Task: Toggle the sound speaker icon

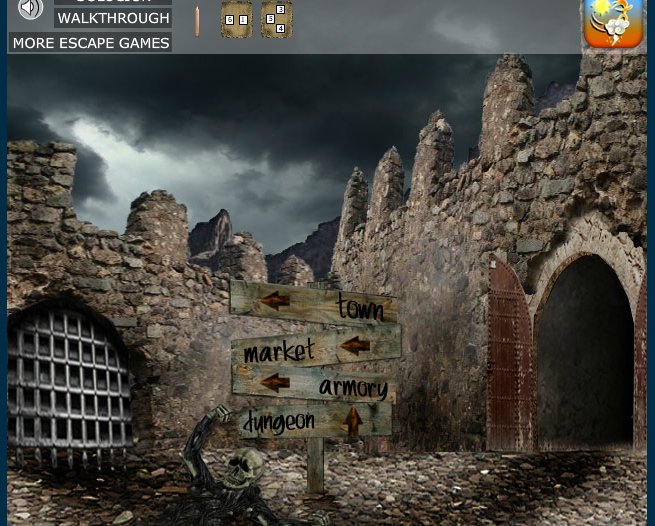Action: (31, 9)
